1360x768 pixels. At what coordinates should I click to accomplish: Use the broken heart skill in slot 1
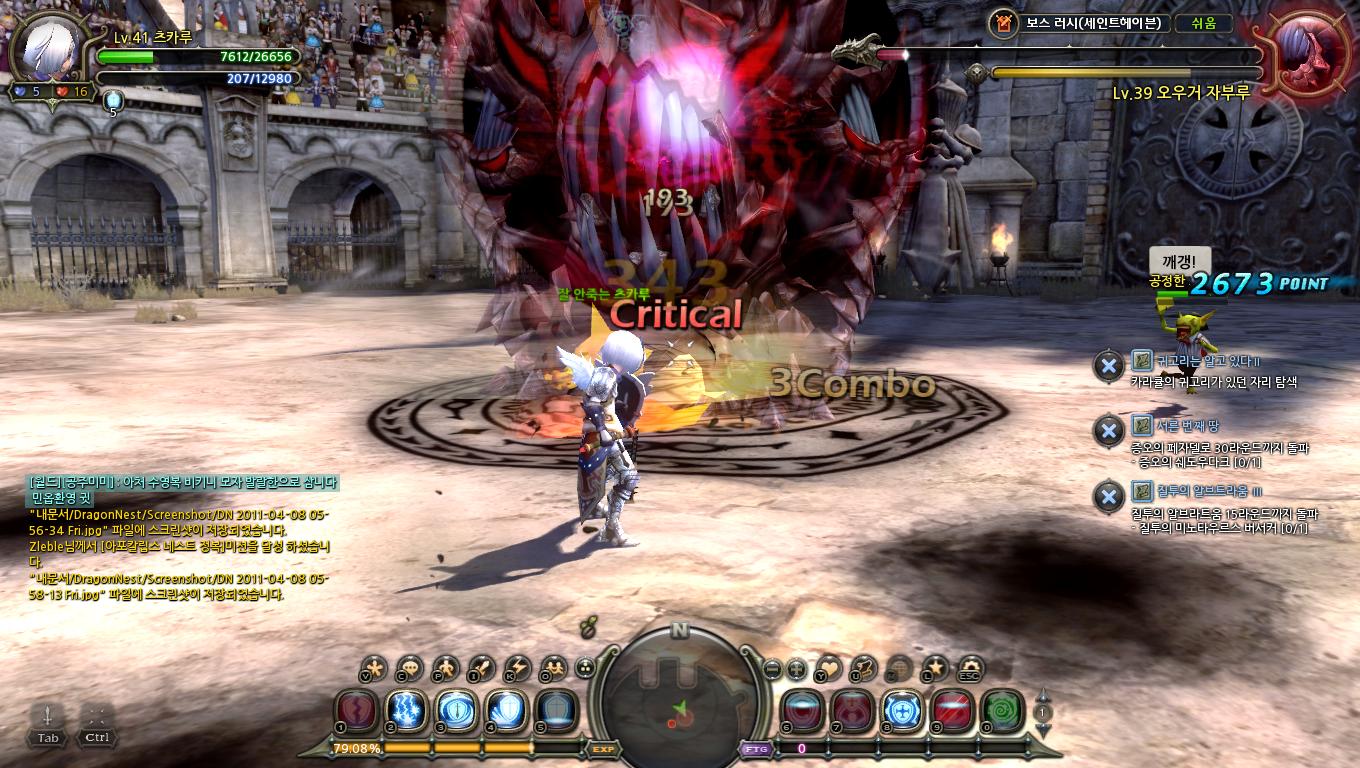click(x=356, y=710)
